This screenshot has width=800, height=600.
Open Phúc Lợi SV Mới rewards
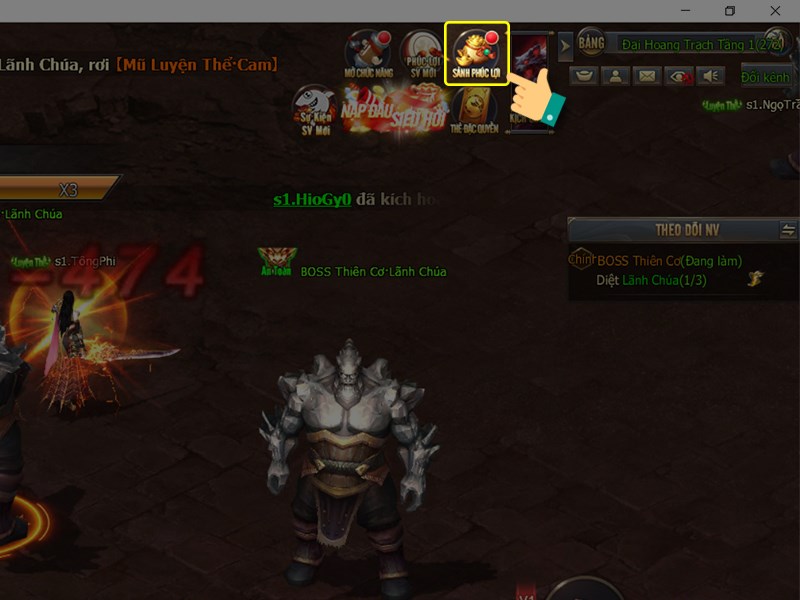[421, 54]
